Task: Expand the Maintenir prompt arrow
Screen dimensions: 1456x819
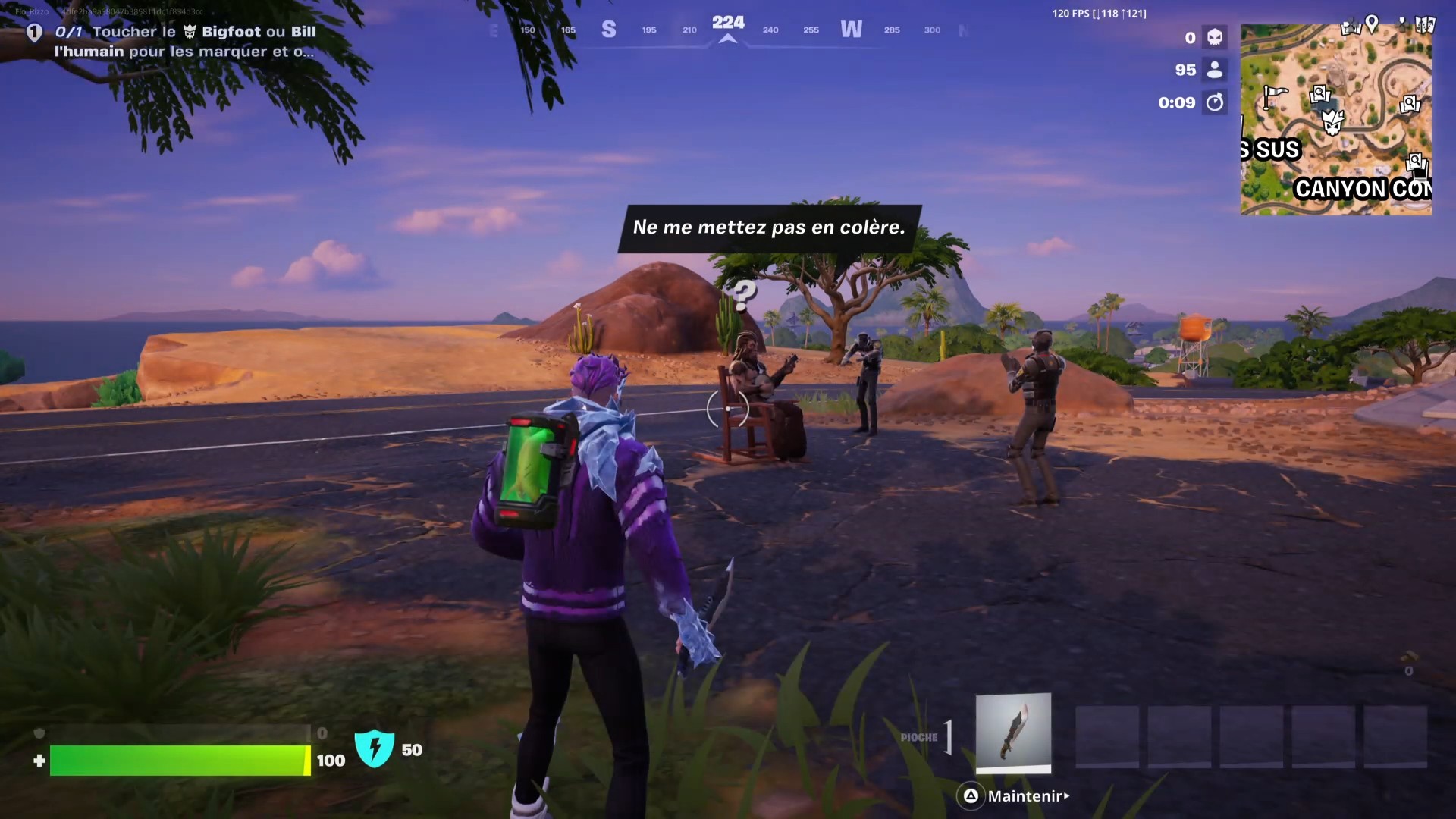Action: tap(1066, 796)
